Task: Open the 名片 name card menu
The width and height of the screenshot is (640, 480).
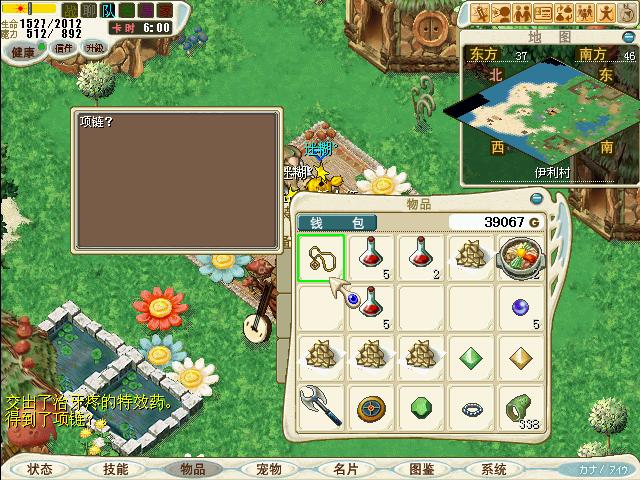Action: coord(346,469)
